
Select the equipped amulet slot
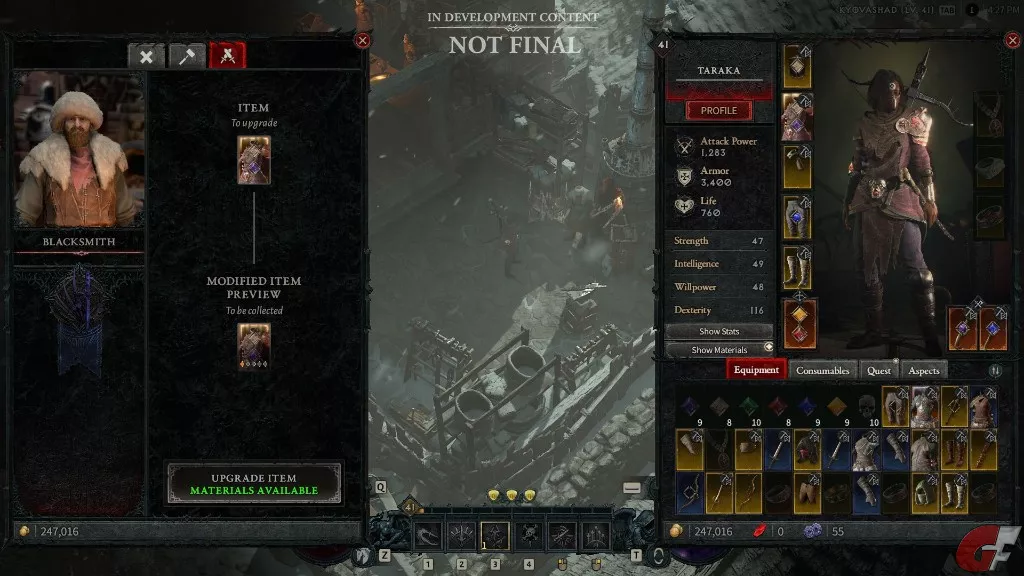click(990, 117)
